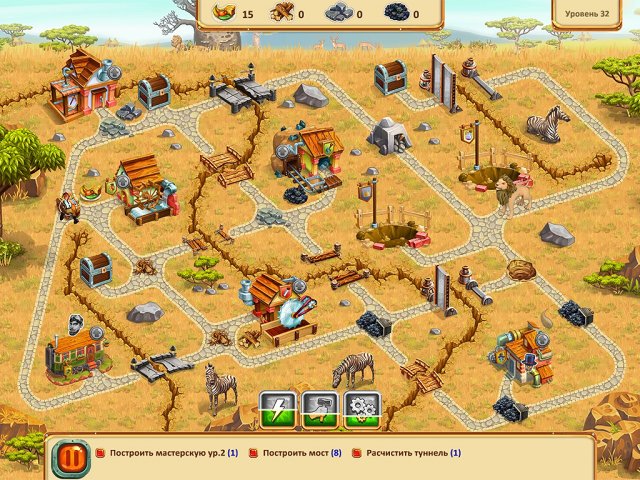This screenshot has width=640, height=480.
Task: Activate the lightning bolt speed bonus
Action: [x=278, y=408]
